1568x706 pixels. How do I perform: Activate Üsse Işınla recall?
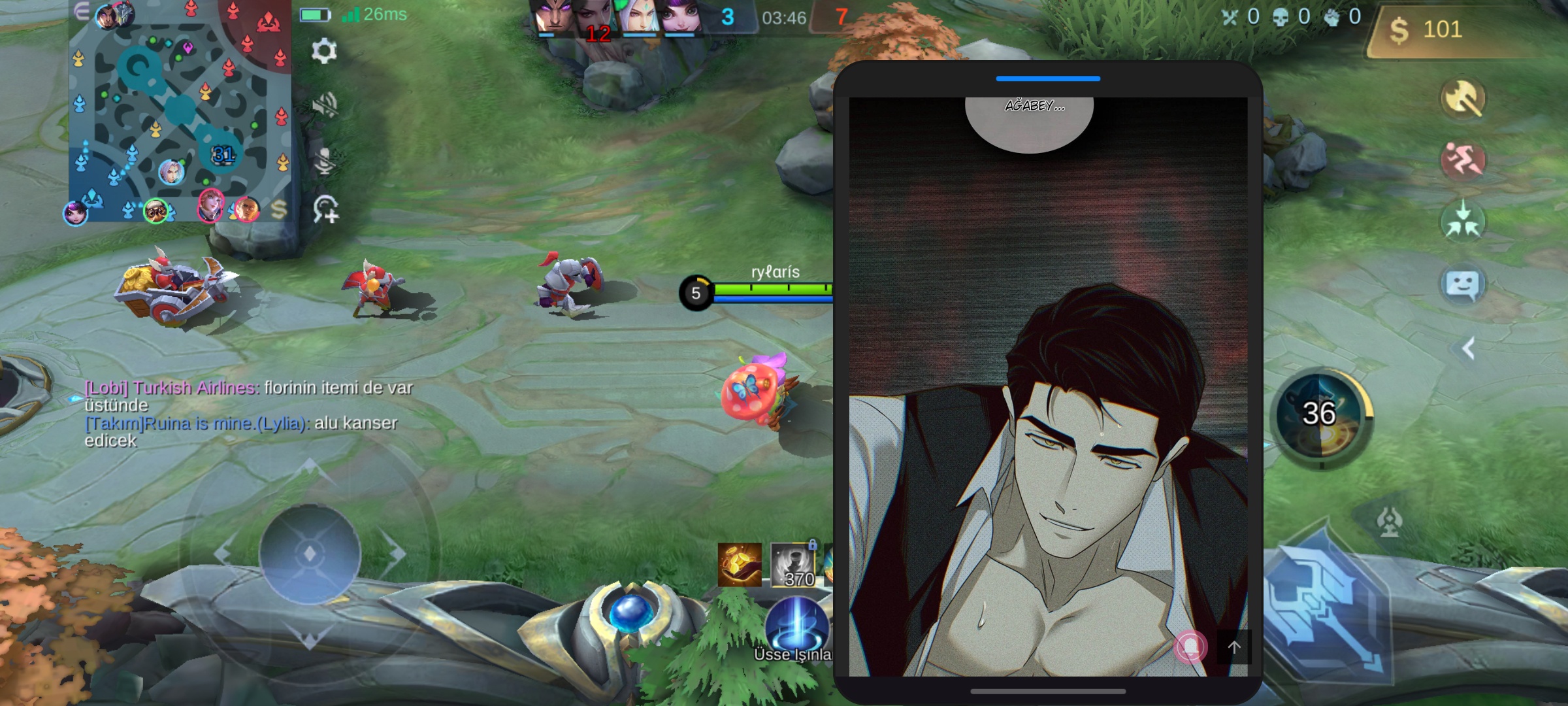796,628
